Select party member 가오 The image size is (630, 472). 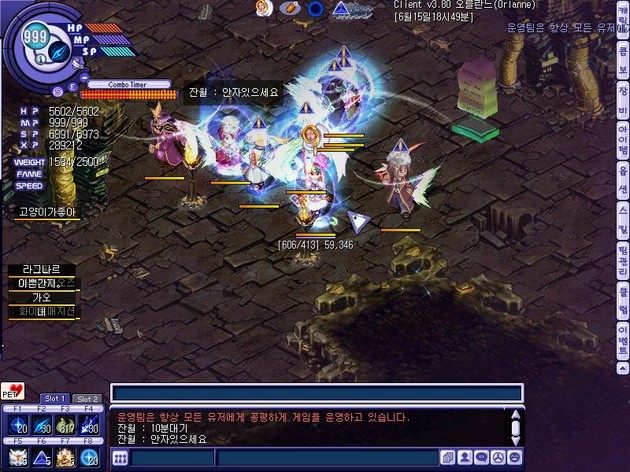(41, 297)
